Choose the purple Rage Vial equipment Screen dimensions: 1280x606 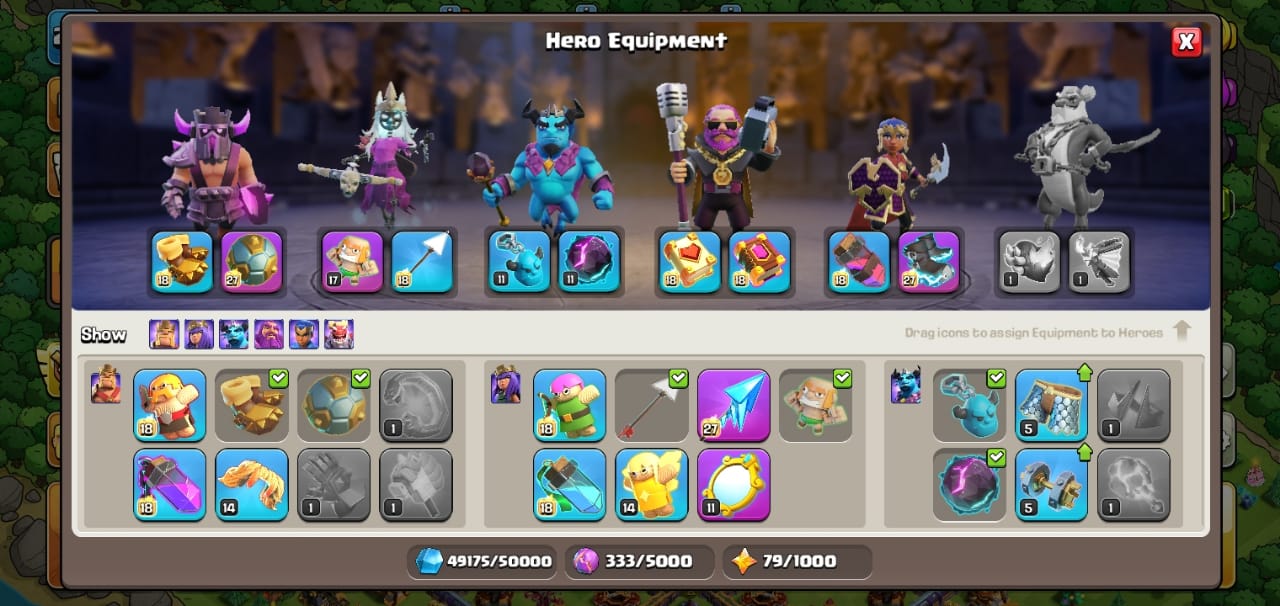tap(170, 484)
